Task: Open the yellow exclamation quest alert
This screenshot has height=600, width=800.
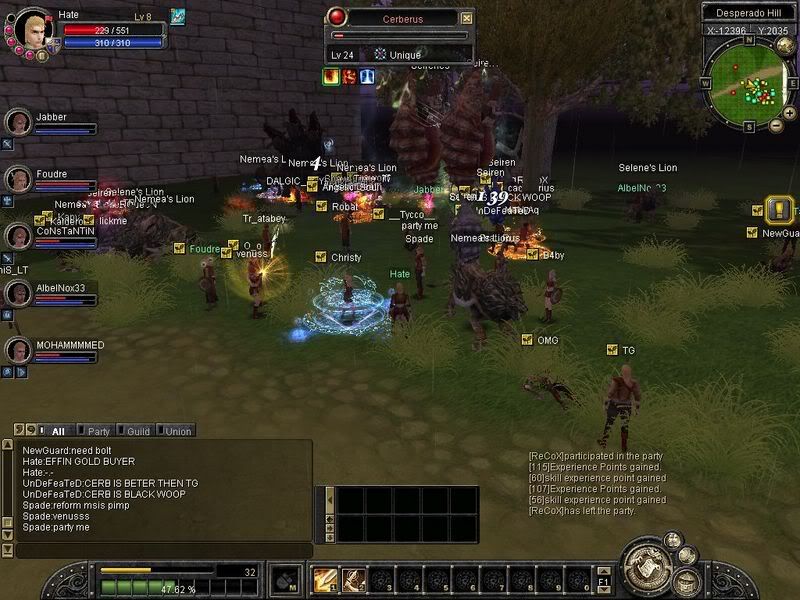Action: click(x=780, y=210)
